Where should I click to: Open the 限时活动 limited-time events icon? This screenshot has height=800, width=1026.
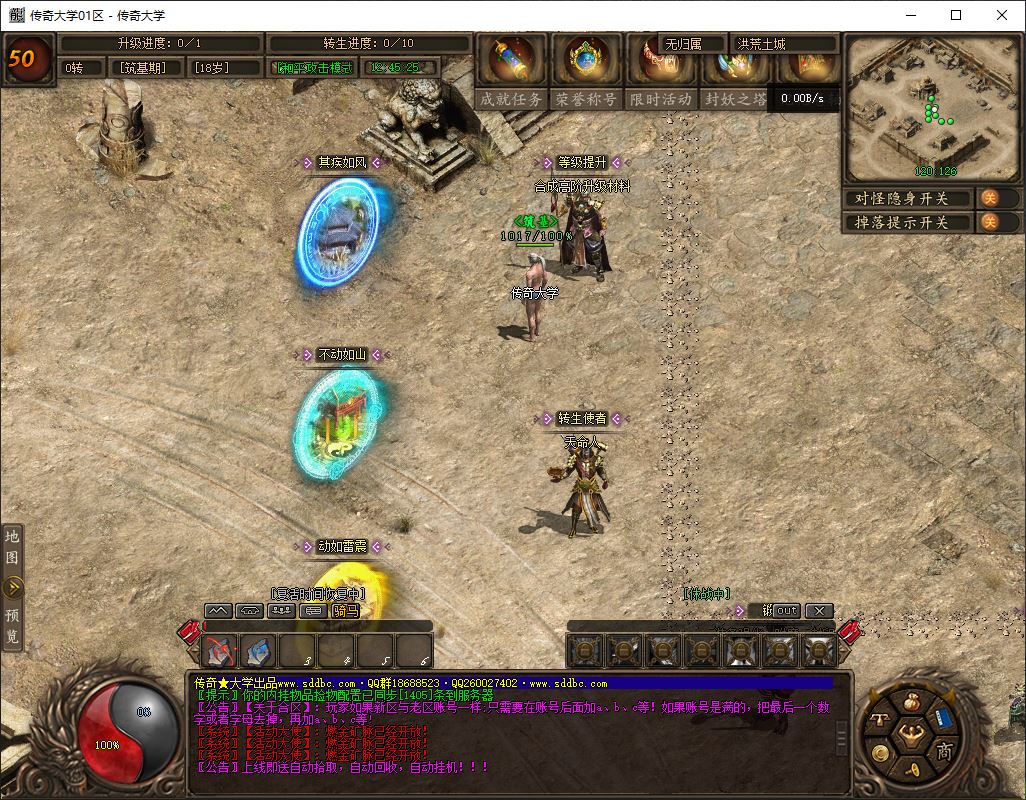point(660,62)
